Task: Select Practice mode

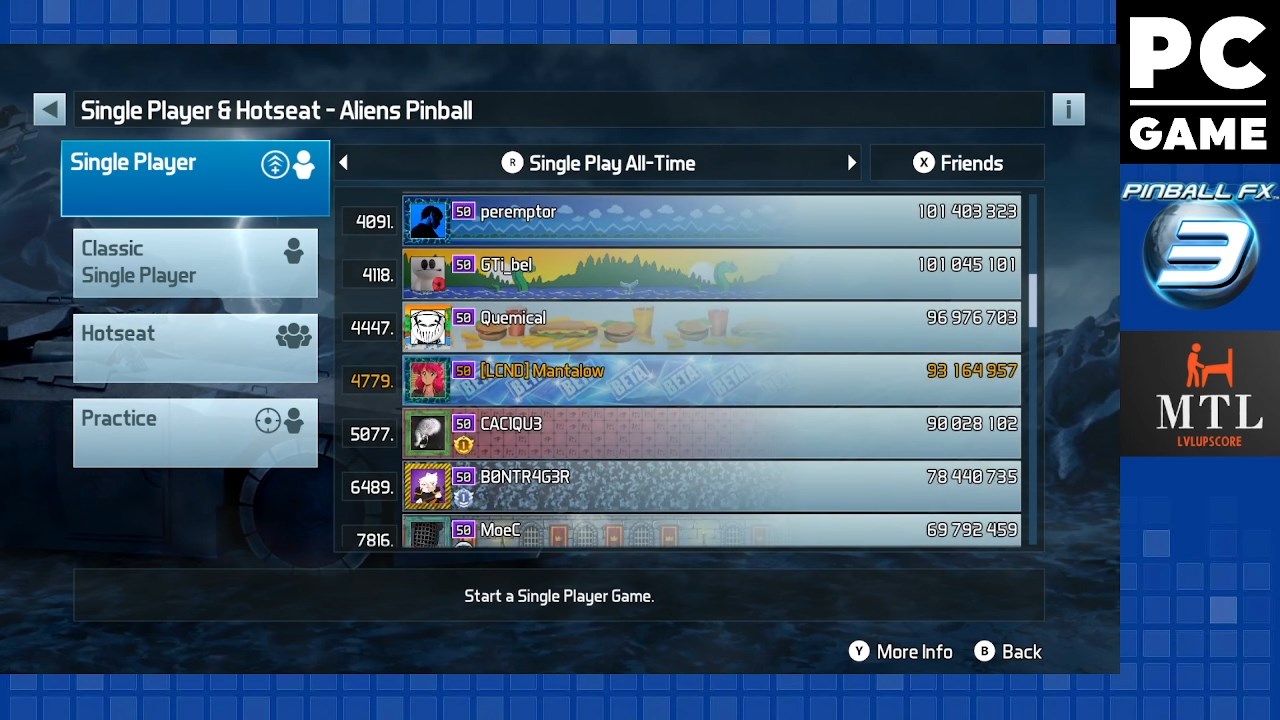Action: 195,432
